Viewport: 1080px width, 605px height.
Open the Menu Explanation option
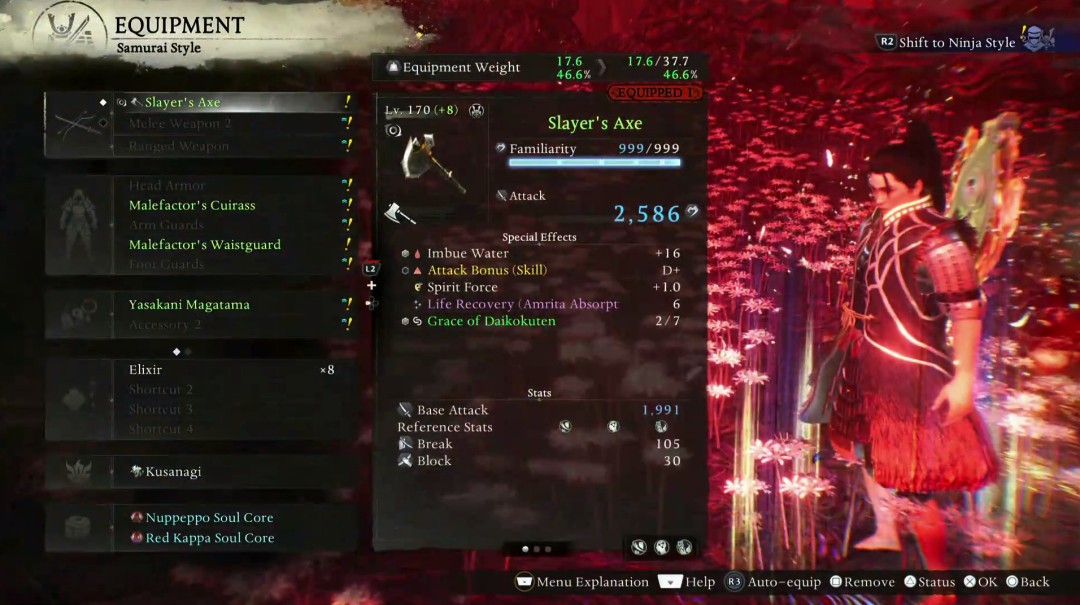pyautogui.click(x=582, y=582)
